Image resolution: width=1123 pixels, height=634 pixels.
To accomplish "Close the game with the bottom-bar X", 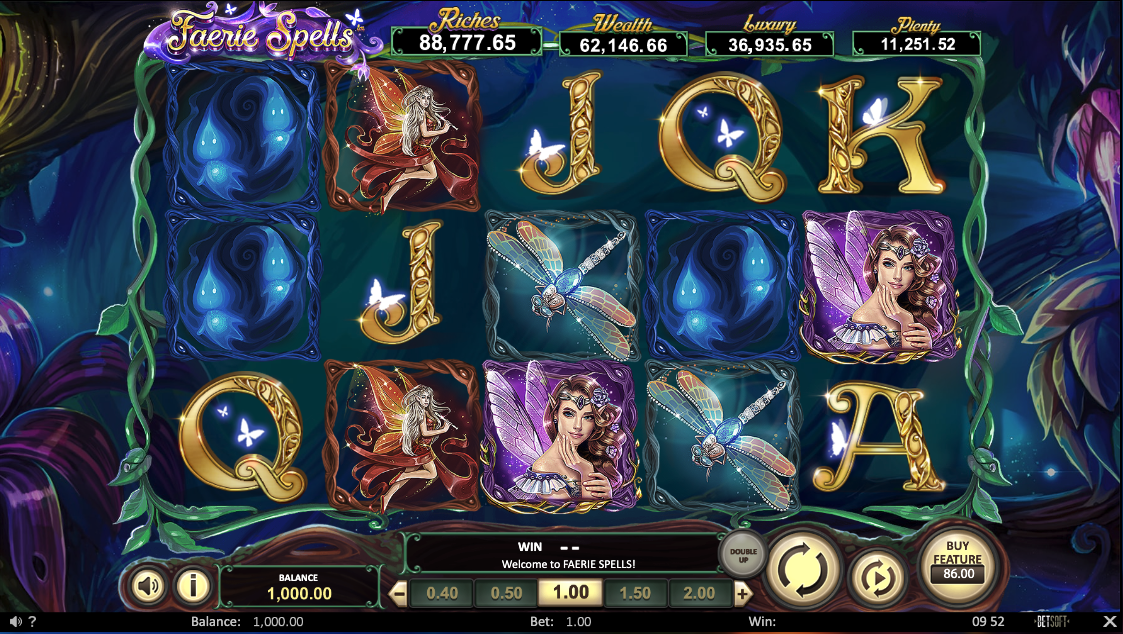I will click(1108, 622).
